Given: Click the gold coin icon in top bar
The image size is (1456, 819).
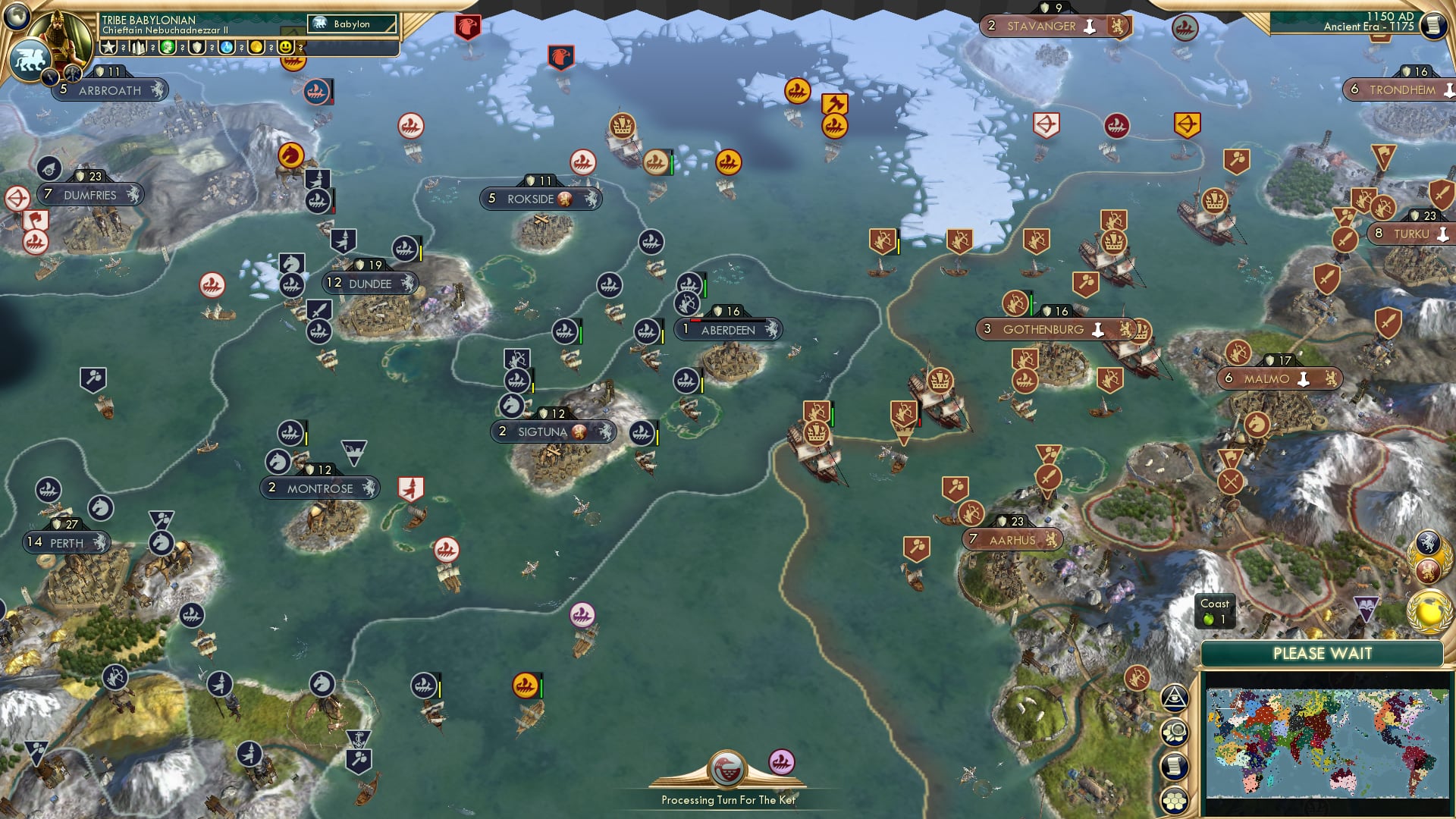Looking at the screenshot, I should coord(256,47).
